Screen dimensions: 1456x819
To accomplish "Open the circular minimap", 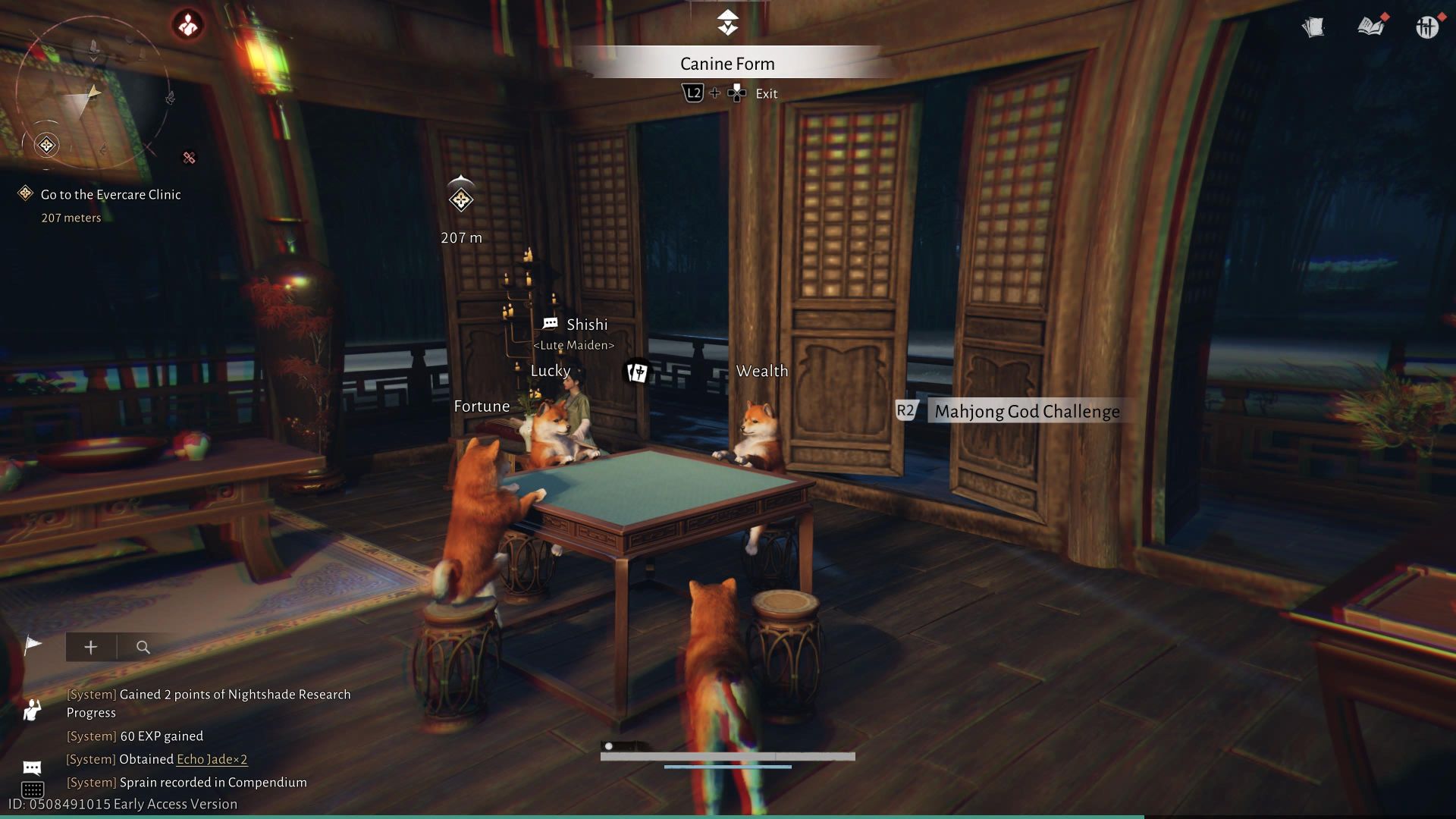I will point(91,95).
